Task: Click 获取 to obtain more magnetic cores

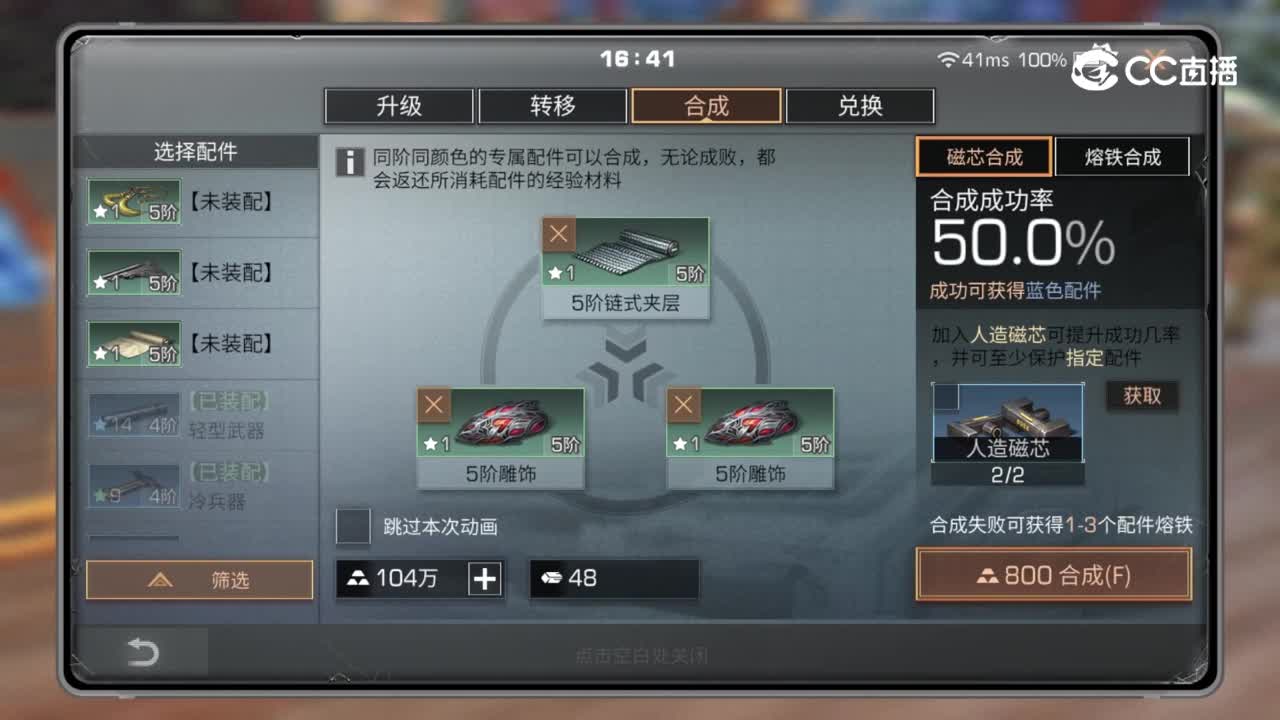Action: (1143, 397)
